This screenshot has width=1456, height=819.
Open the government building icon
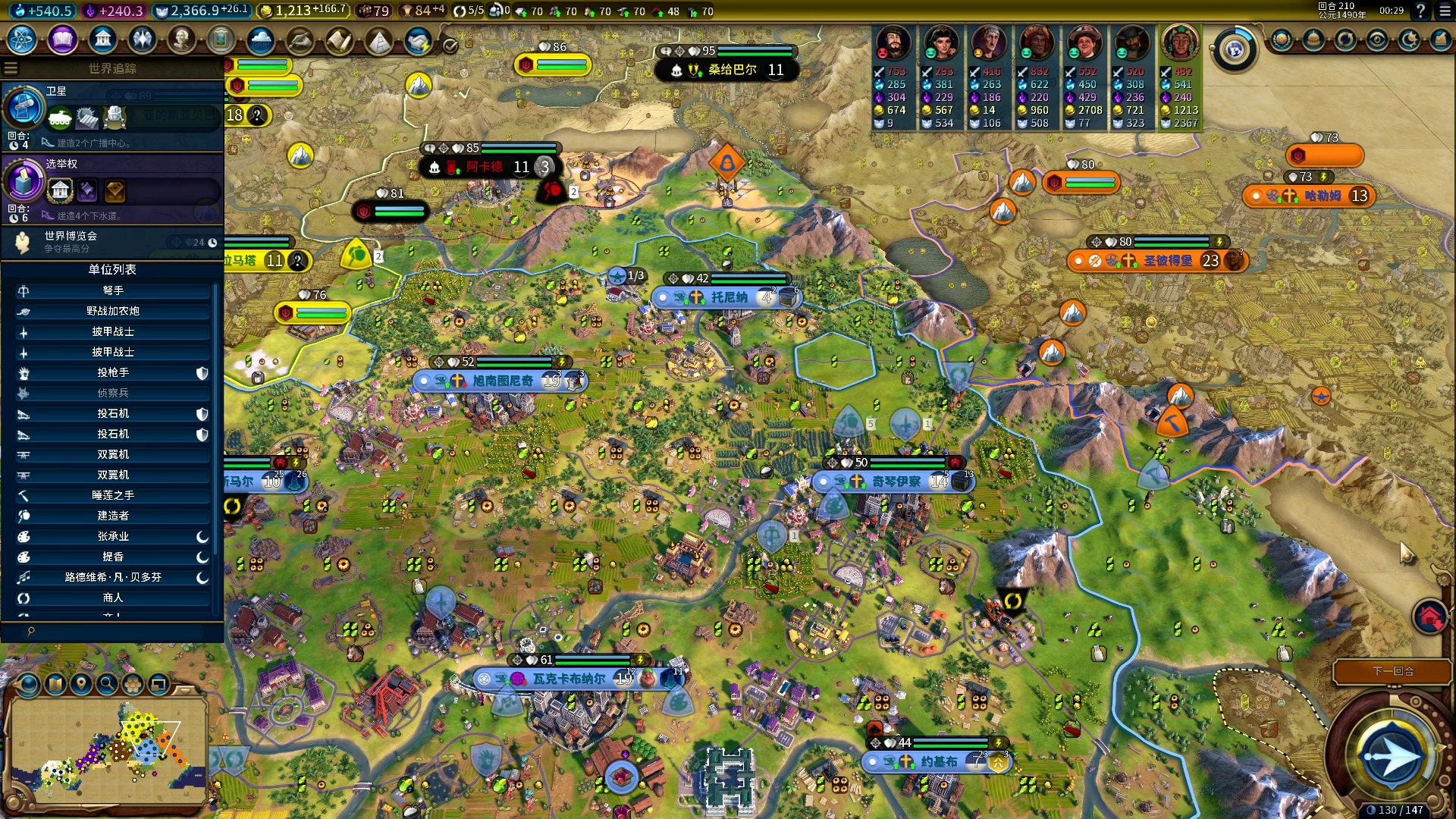tap(102, 39)
